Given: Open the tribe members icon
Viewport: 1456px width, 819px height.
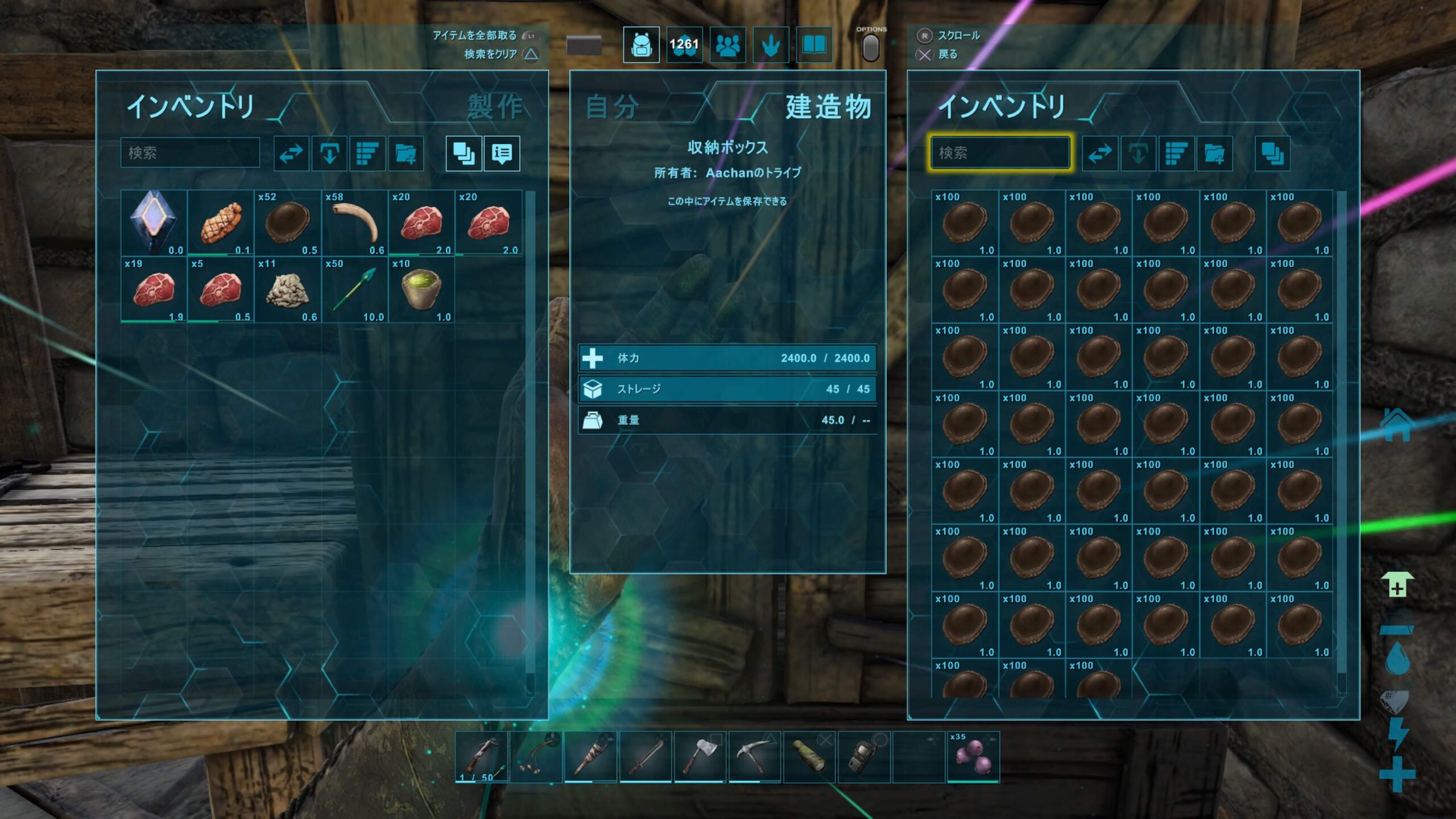Looking at the screenshot, I should click(x=727, y=45).
